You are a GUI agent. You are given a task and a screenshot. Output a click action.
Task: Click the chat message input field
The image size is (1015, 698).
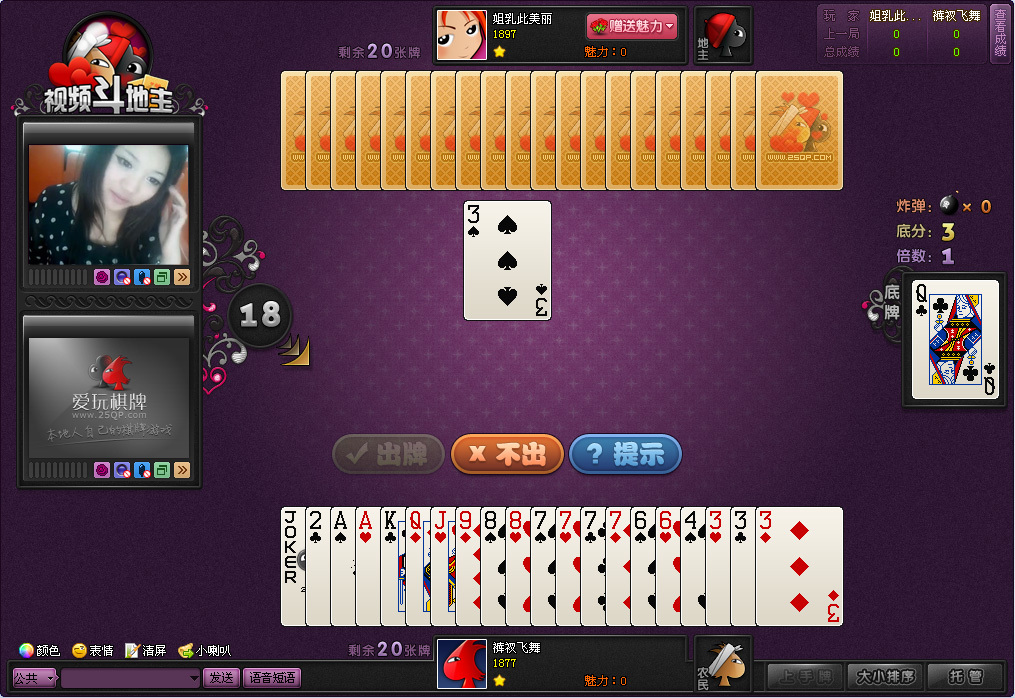click(x=130, y=678)
